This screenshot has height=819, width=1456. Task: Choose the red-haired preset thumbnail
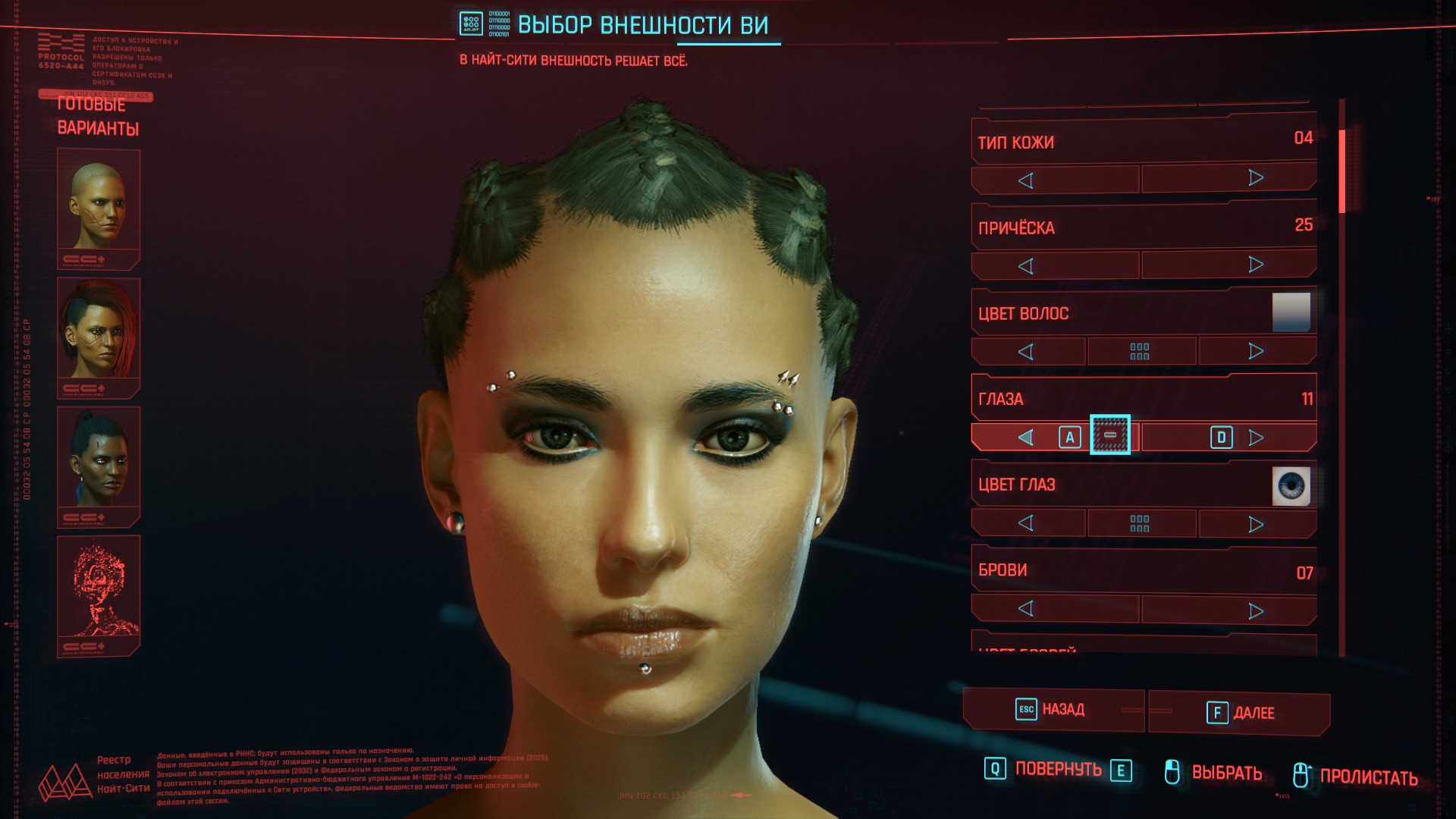99,334
